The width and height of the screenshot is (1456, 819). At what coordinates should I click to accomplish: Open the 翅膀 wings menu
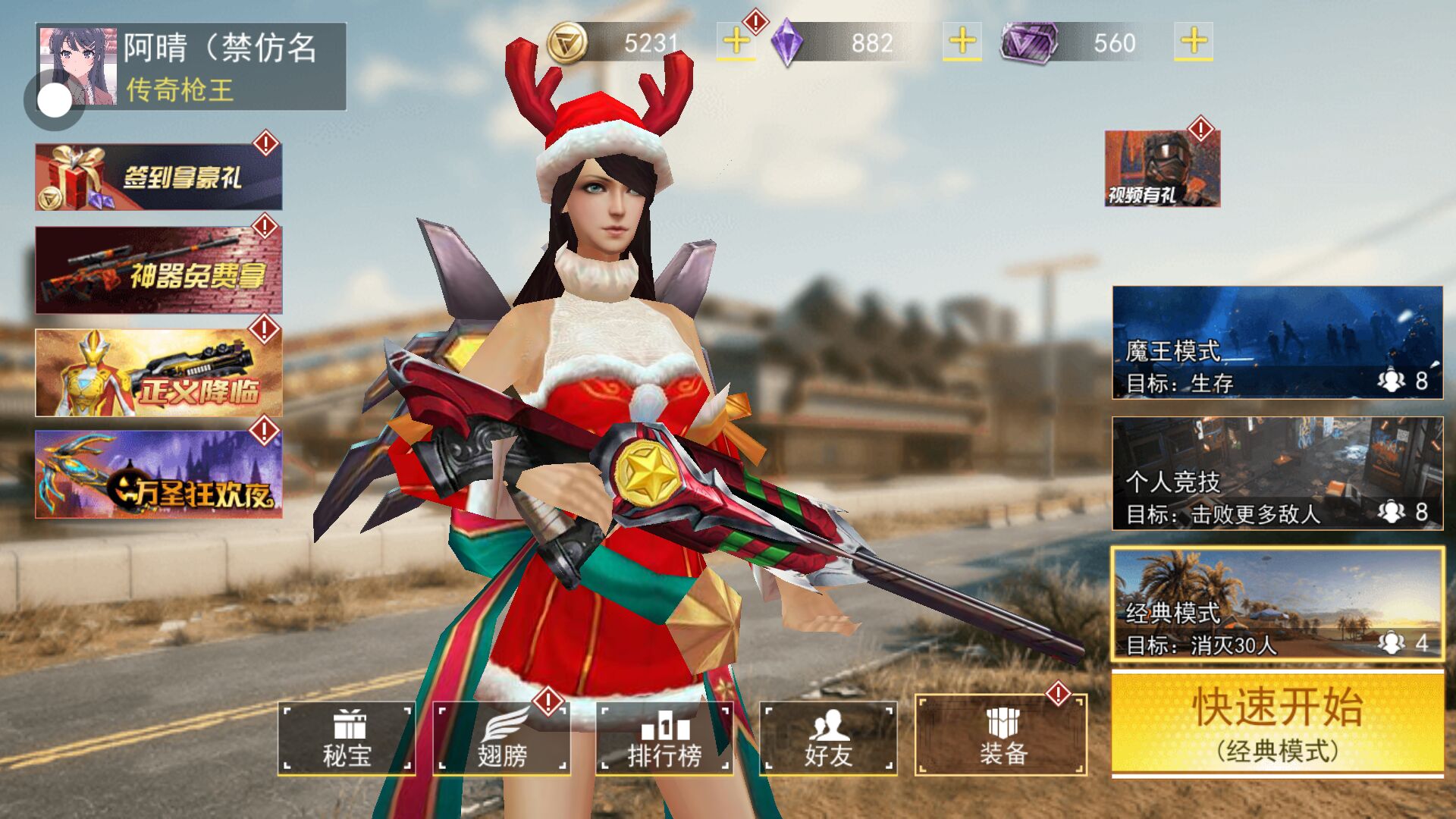(501, 738)
